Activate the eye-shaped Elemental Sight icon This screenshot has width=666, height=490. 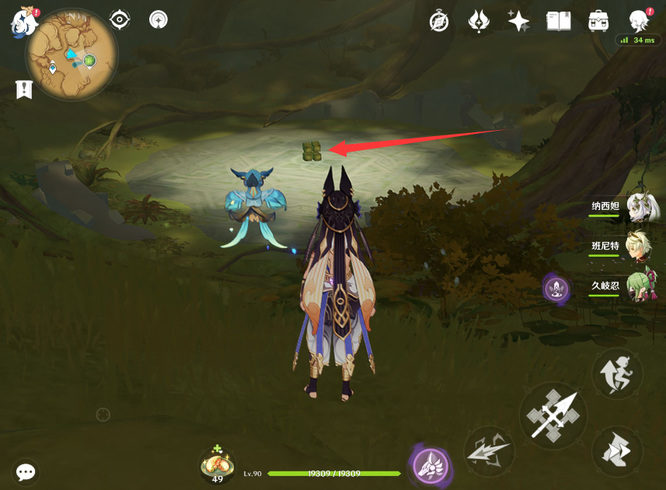tap(120, 19)
